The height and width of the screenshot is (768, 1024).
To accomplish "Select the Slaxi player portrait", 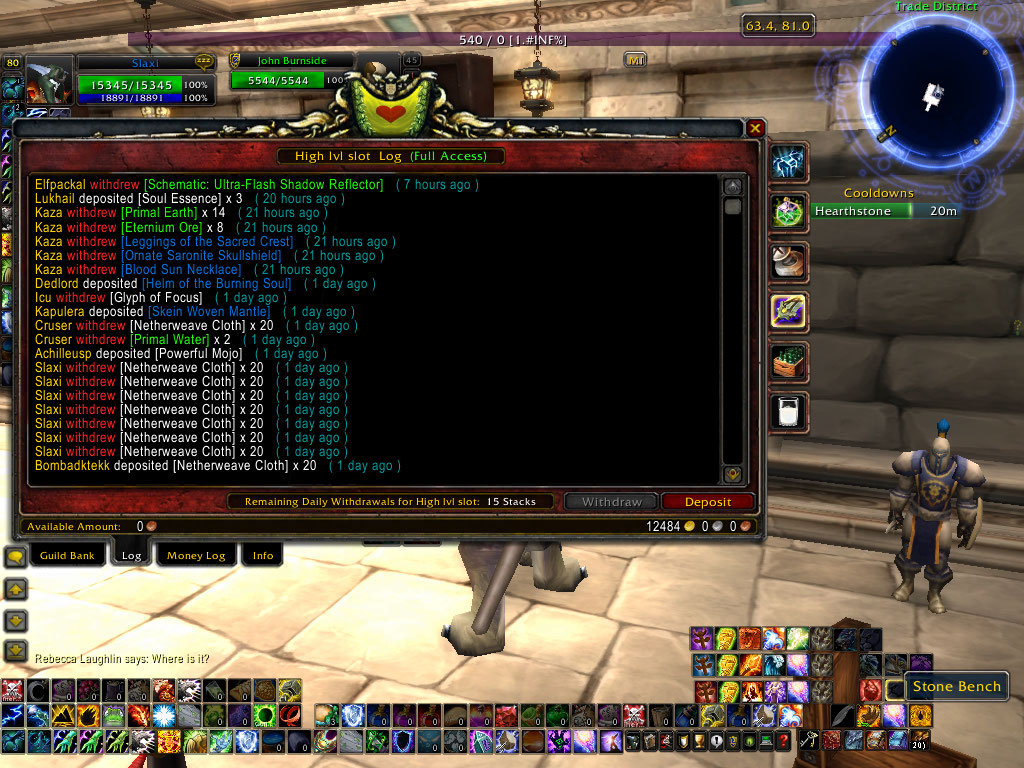I will [48, 84].
